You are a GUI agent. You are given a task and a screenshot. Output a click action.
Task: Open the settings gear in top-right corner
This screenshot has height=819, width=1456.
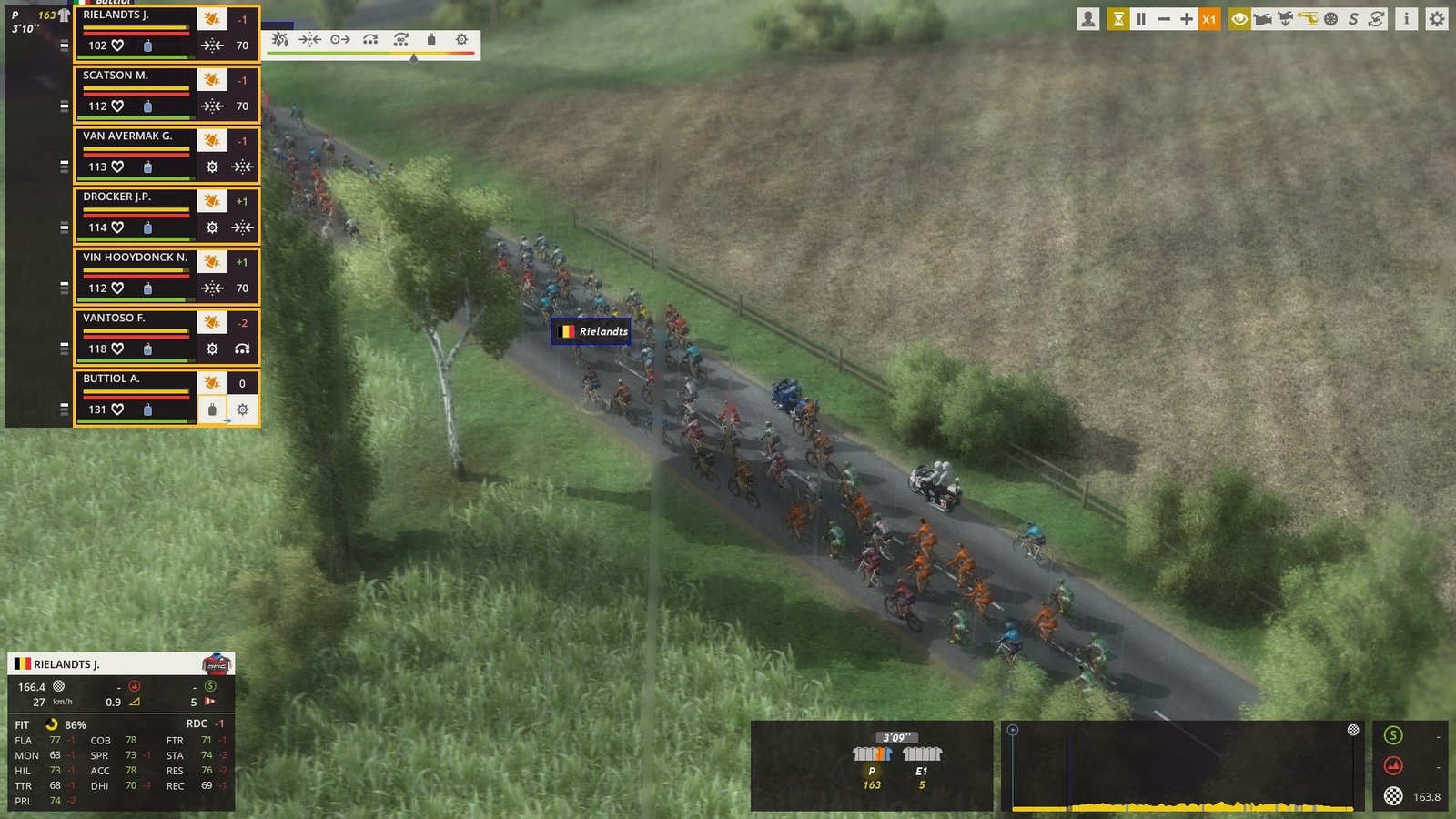1437,19
